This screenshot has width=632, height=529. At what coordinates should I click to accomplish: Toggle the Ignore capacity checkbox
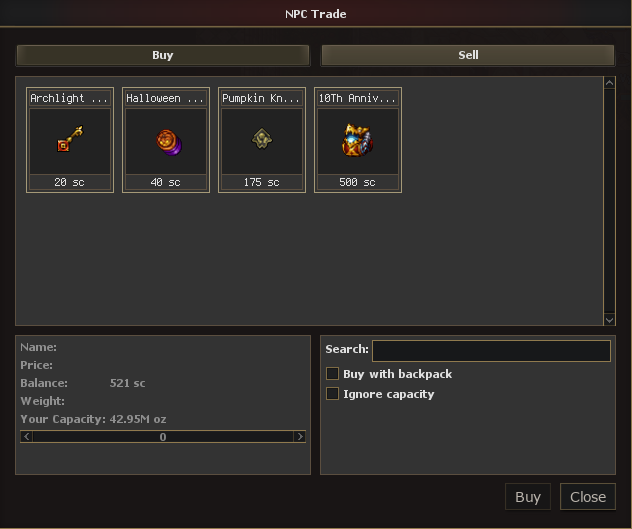pos(333,394)
